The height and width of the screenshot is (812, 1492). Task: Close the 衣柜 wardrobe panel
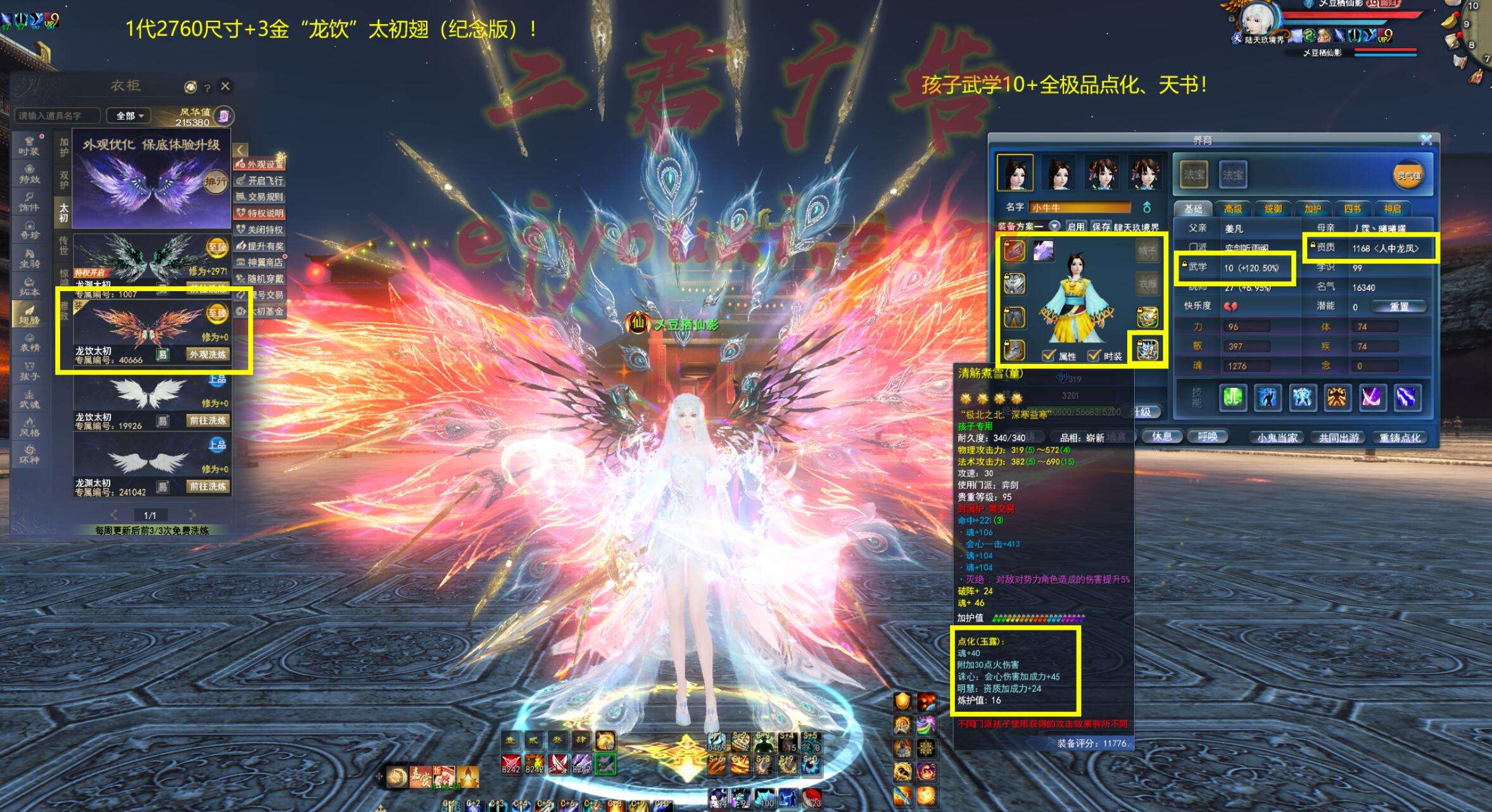(225, 86)
